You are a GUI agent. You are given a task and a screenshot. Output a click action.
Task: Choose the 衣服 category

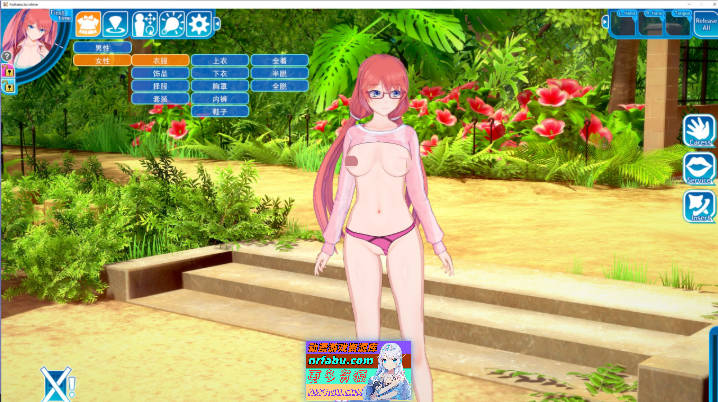click(x=160, y=60)
